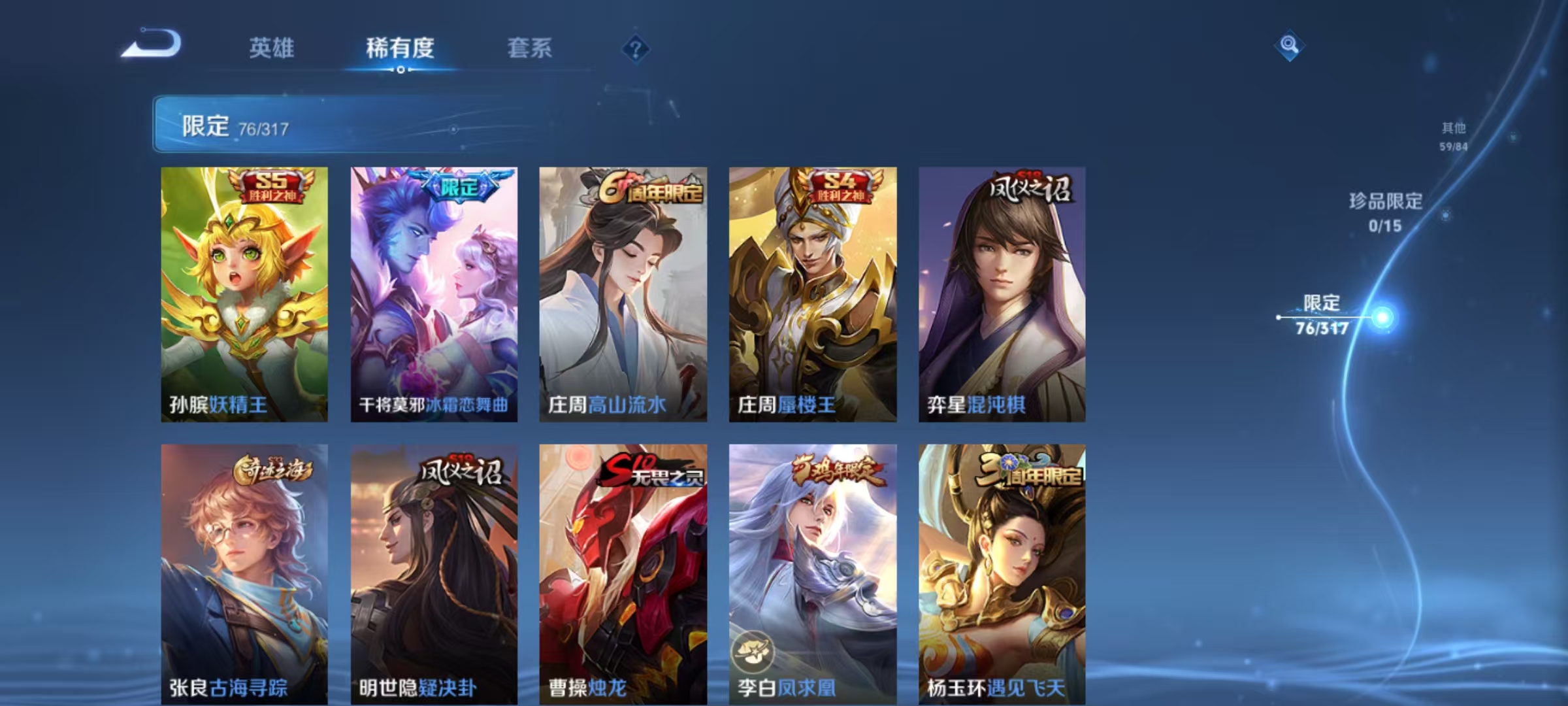Switch to the 英雄 tab
The height and width of the screenshot is (706, 1568).
[x=272, y=48]
